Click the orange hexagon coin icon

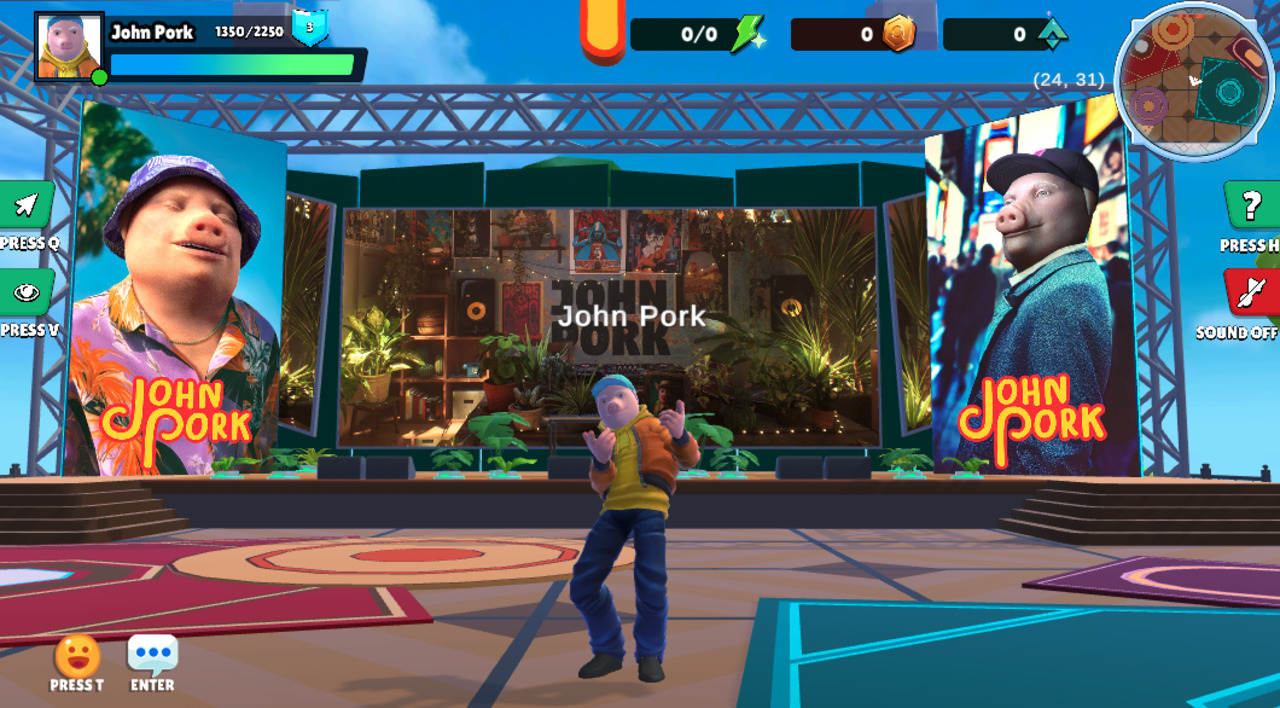tap(898, 34)
